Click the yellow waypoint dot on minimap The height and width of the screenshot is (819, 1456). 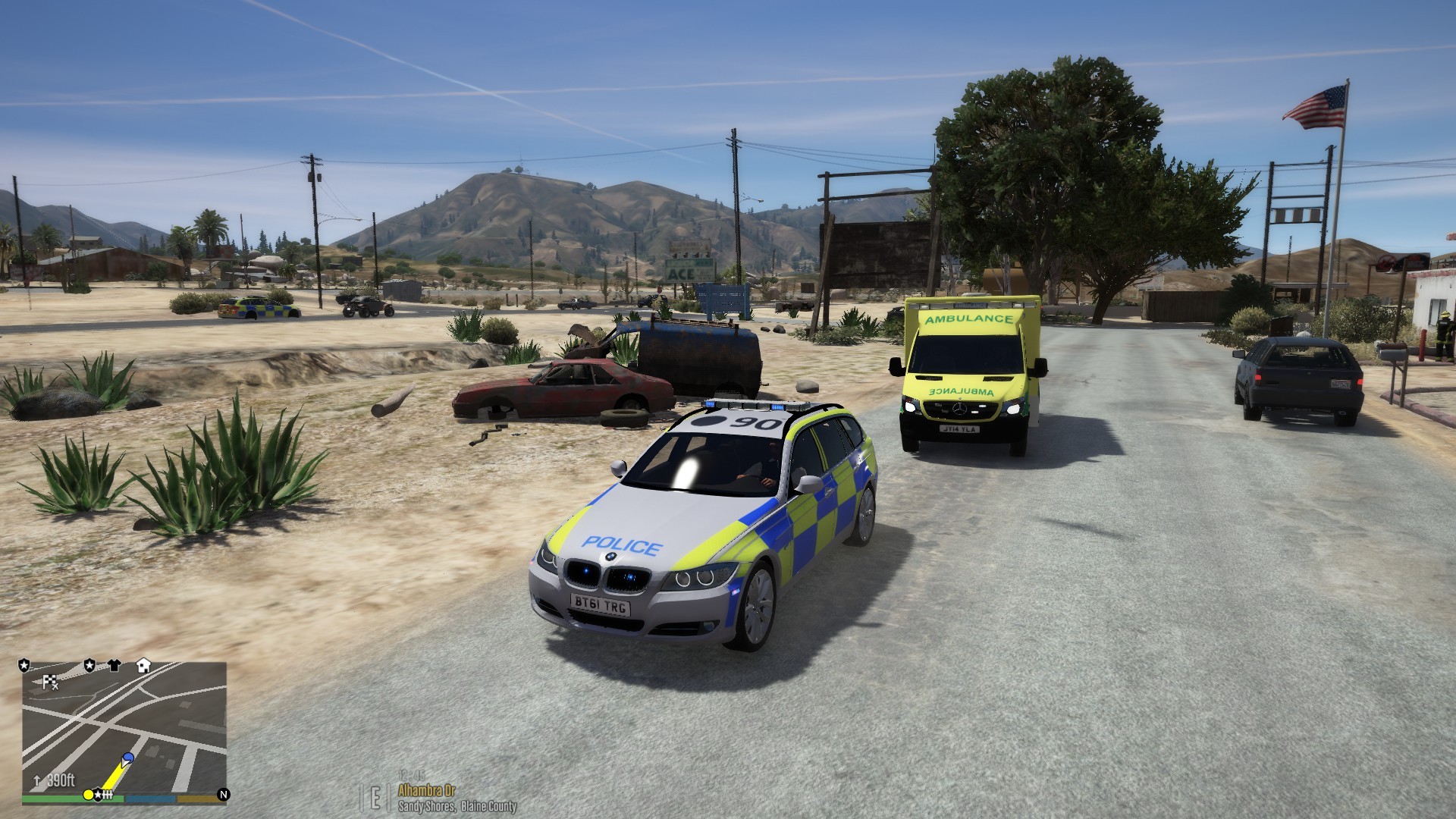(x=88, y=795)
